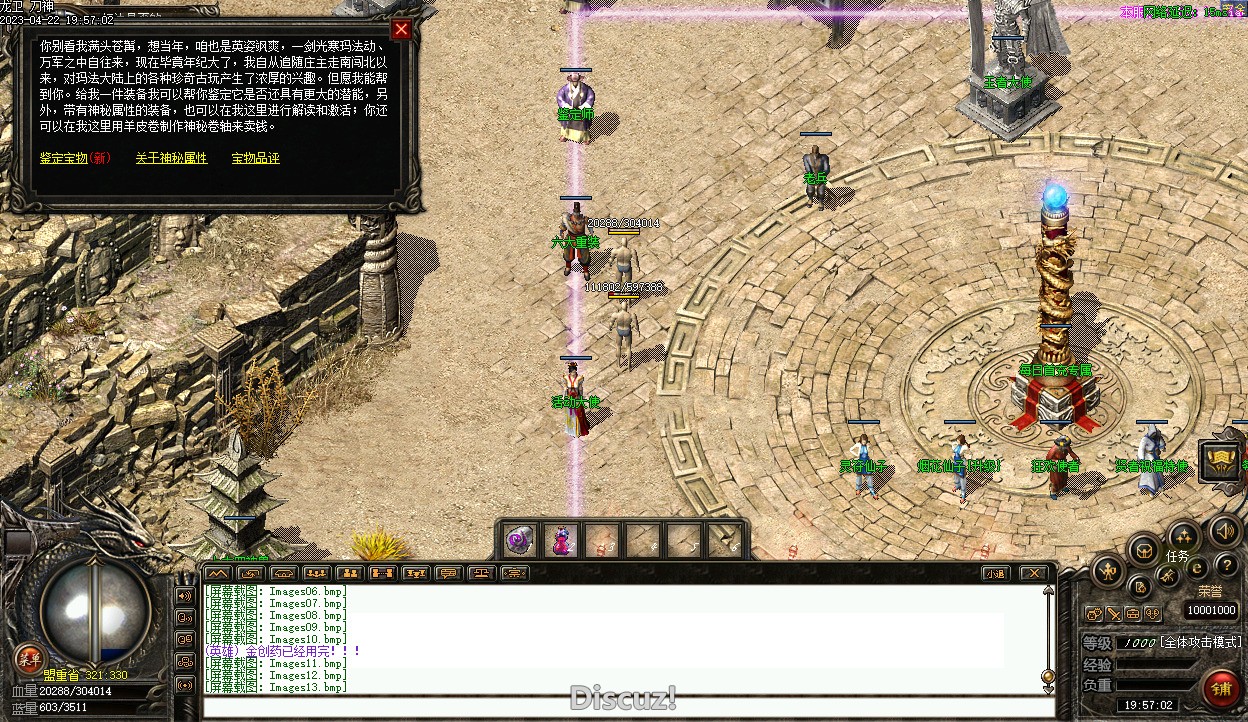Use the purple scroll in hotbar slot 1

[x=519, y=540]
